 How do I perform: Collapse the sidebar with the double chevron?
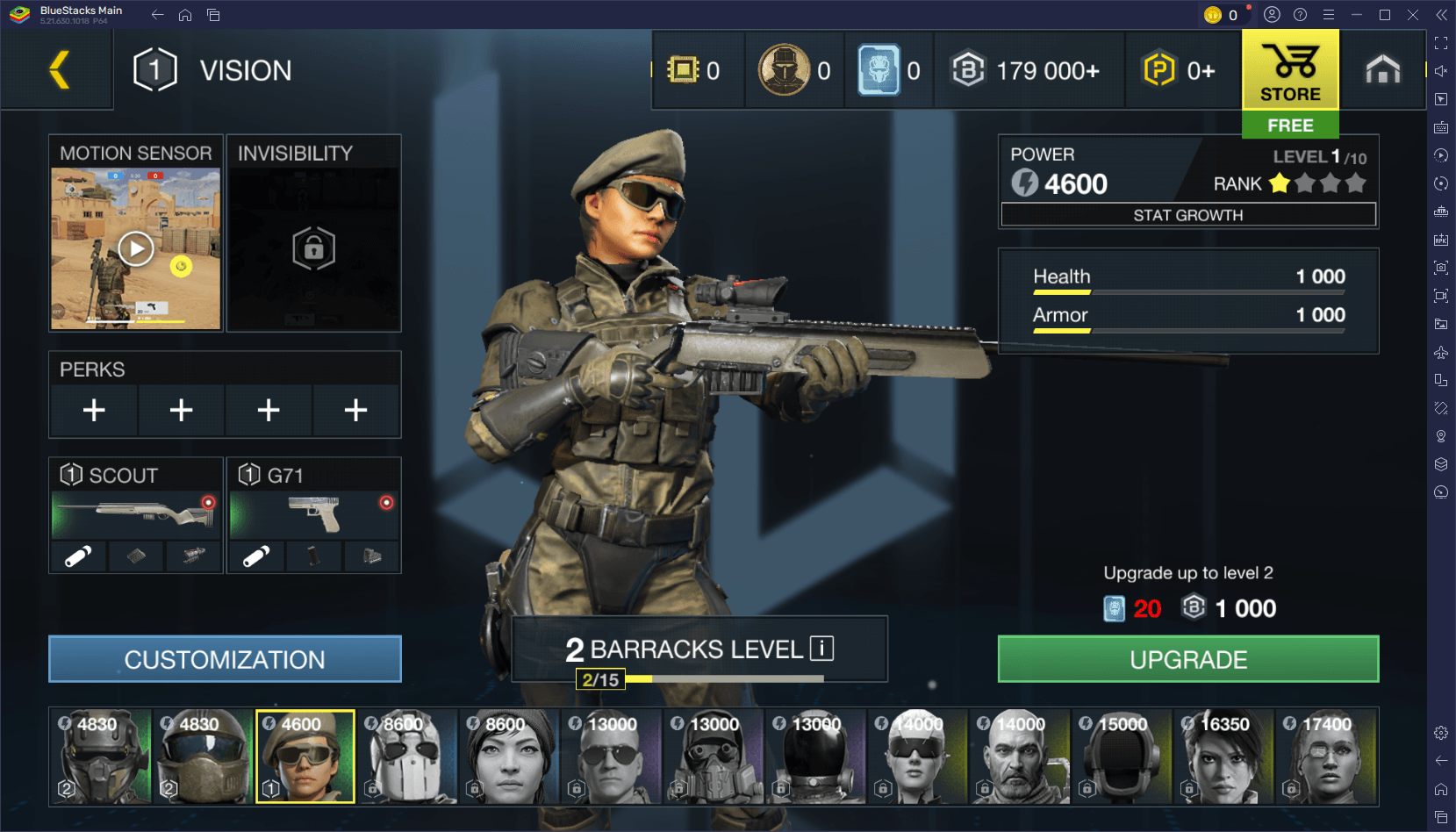[x=1440, y=14]
